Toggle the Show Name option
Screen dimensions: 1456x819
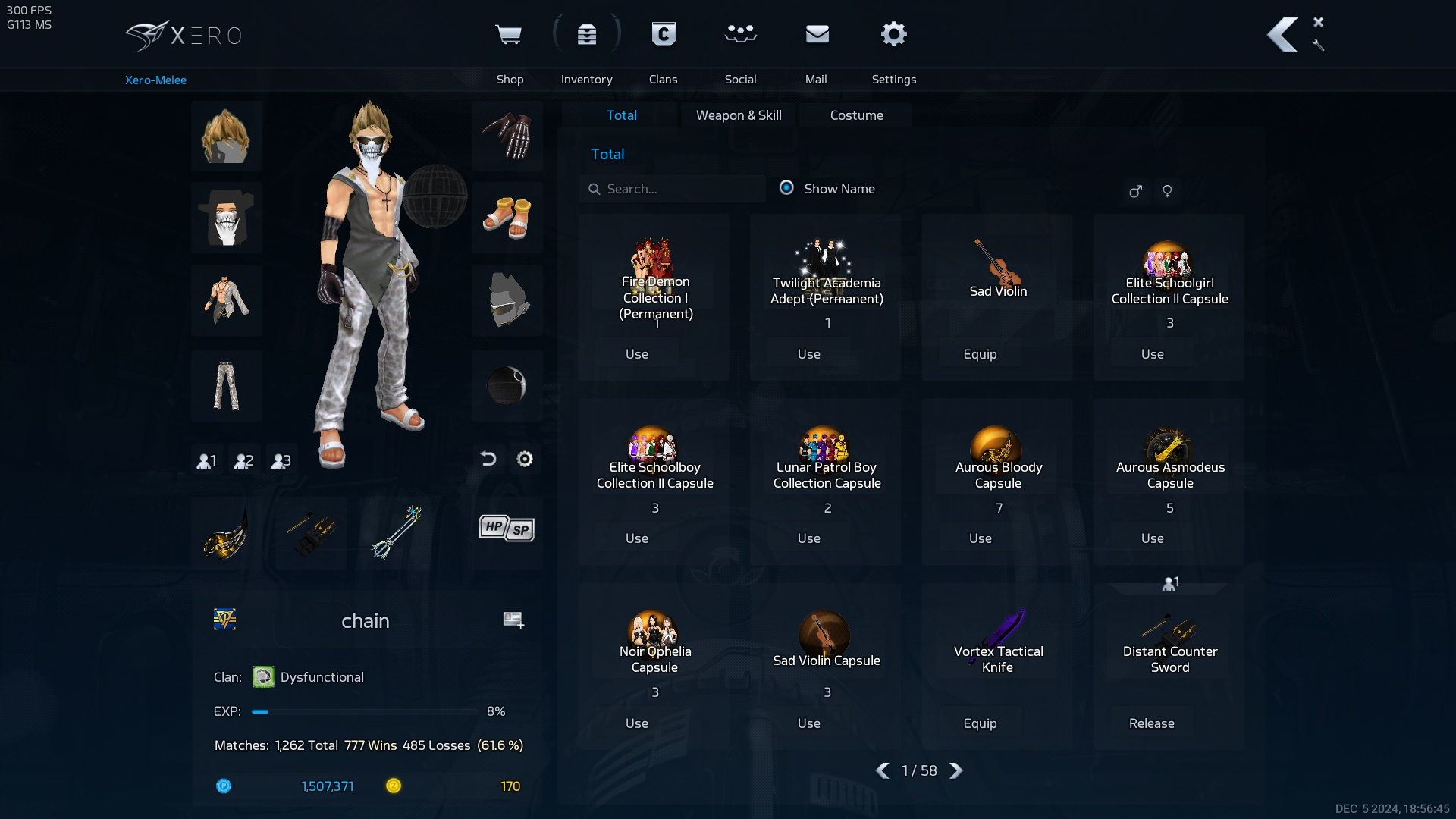point(787,188)
